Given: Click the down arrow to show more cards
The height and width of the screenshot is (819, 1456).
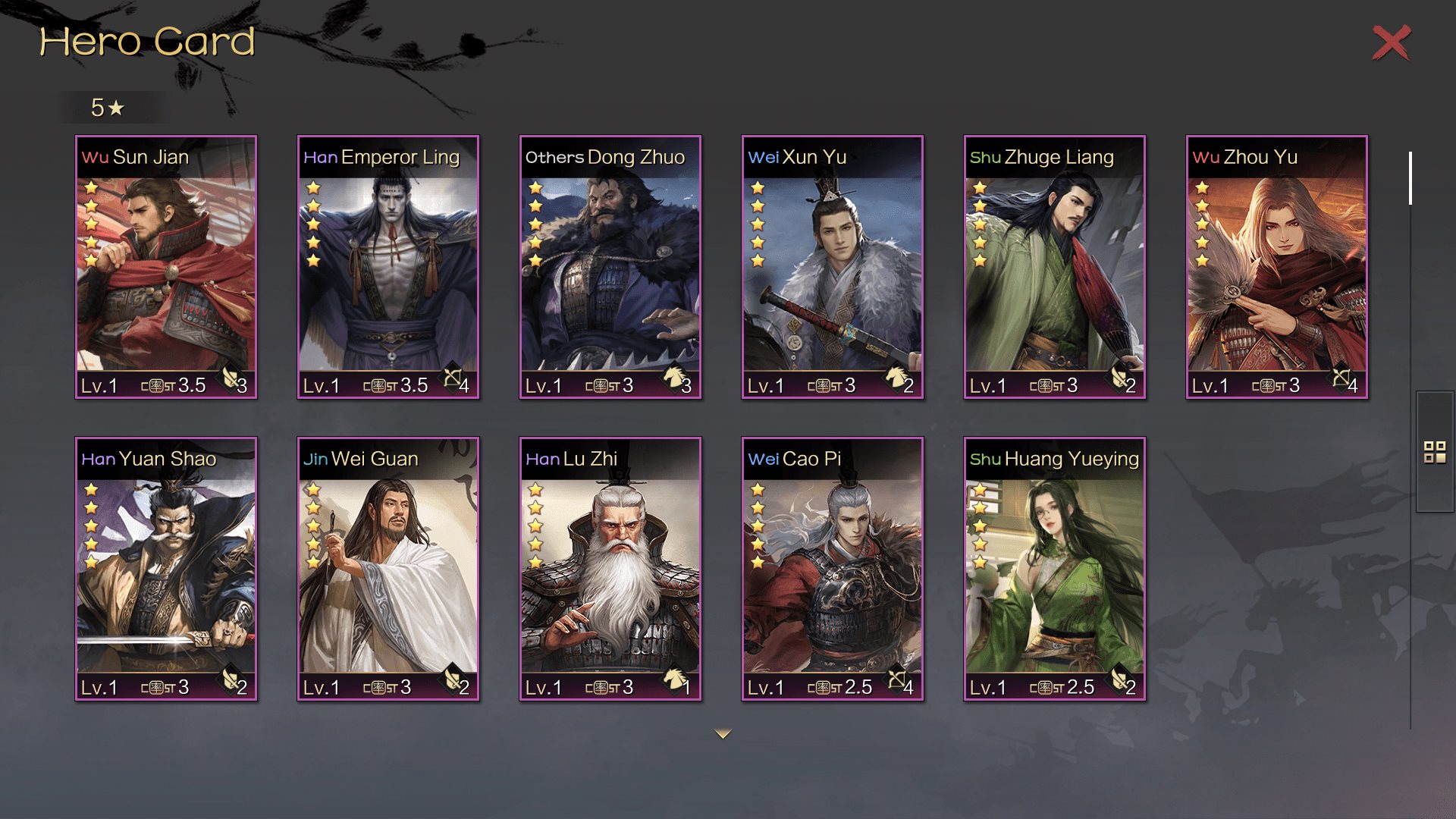Looking at the screenshot, I should click(x=723, y=734).
